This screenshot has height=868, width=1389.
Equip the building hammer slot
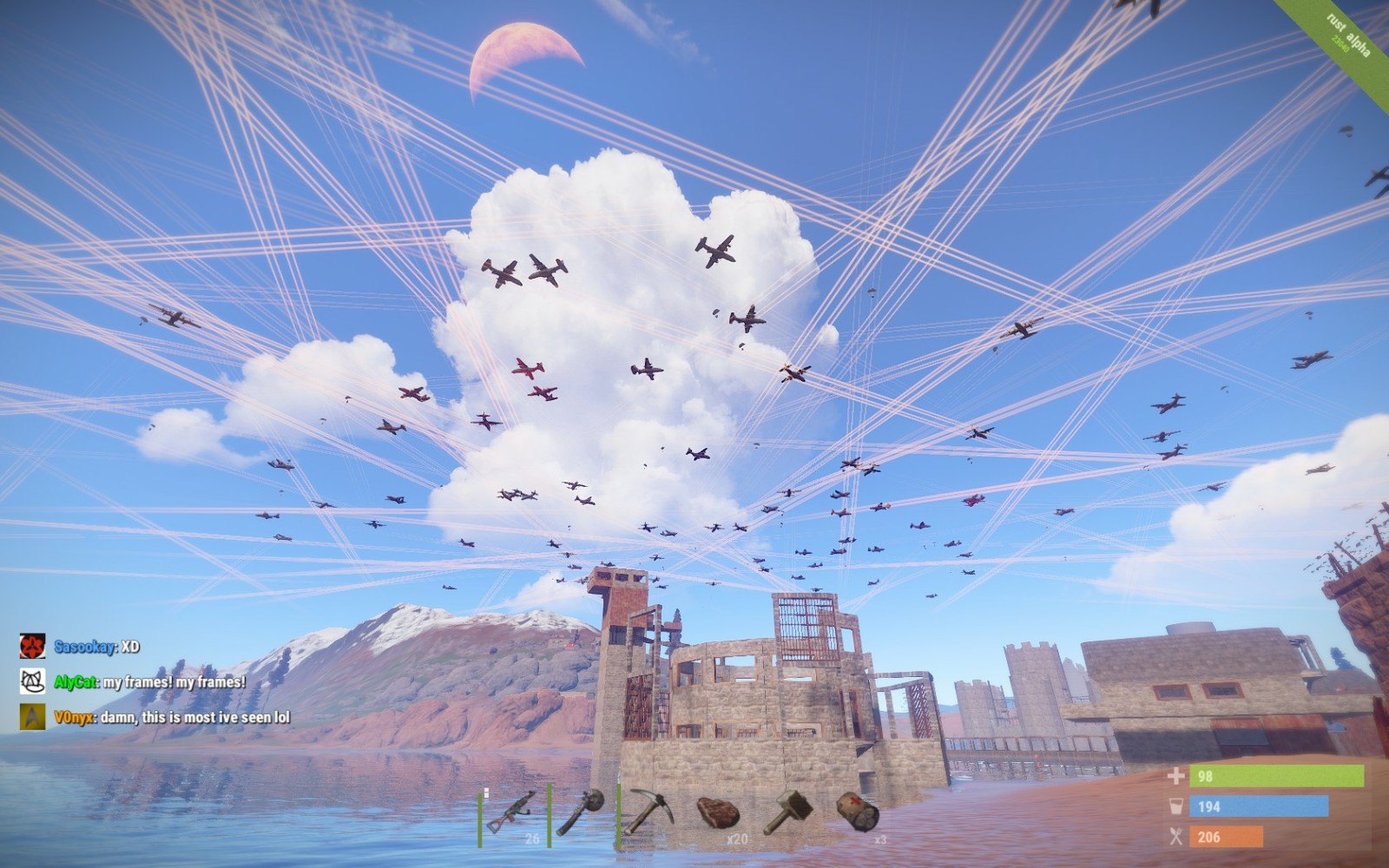click(x=787, y=812)
